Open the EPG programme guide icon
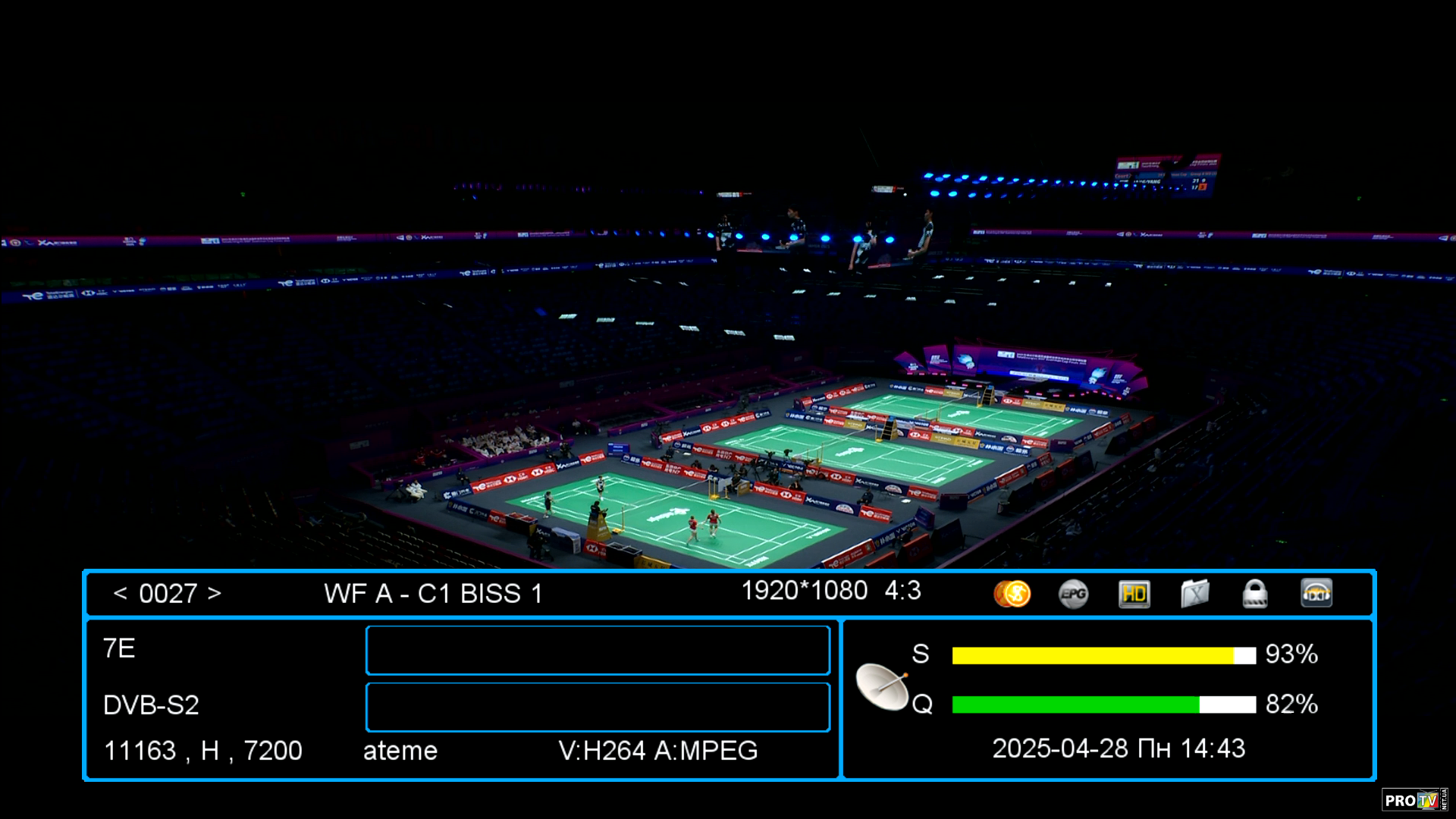1456x819 pixels. pyautogui.click(x=1073, y=594)
